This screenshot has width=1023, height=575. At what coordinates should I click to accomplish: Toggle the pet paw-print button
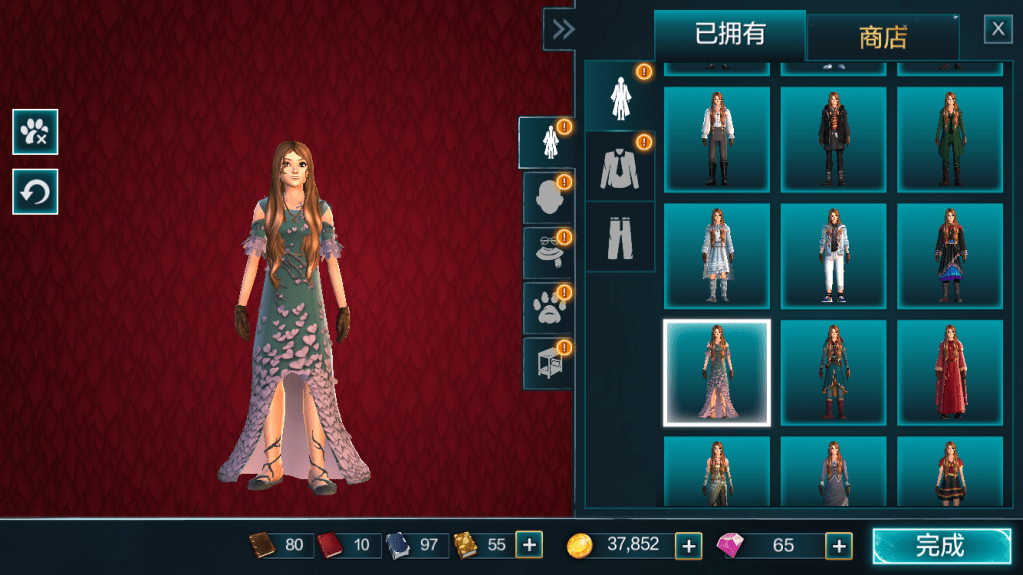[x=35, y=132]
